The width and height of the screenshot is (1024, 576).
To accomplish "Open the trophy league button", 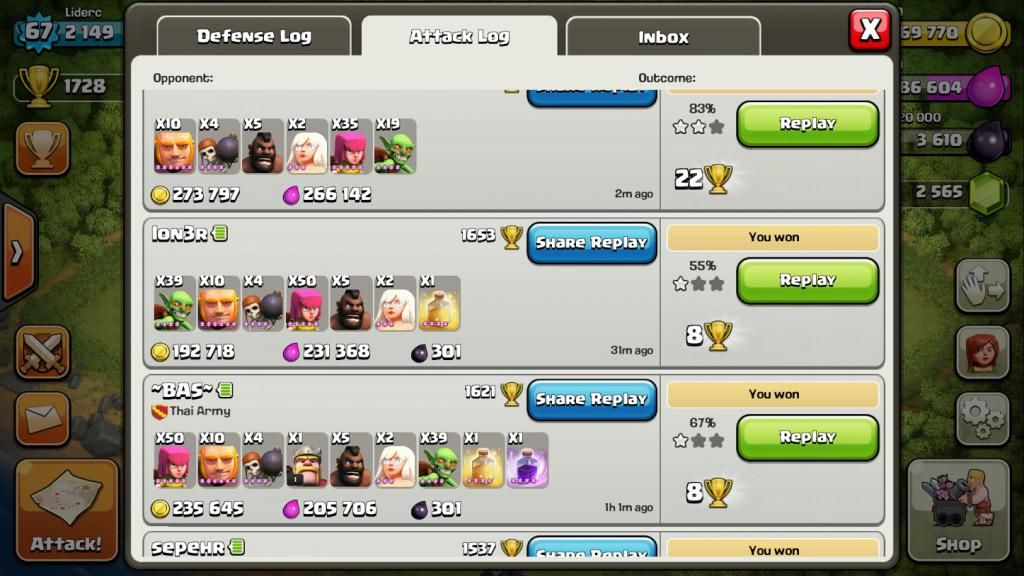I will pyautogui.click(x=42, y=149).
